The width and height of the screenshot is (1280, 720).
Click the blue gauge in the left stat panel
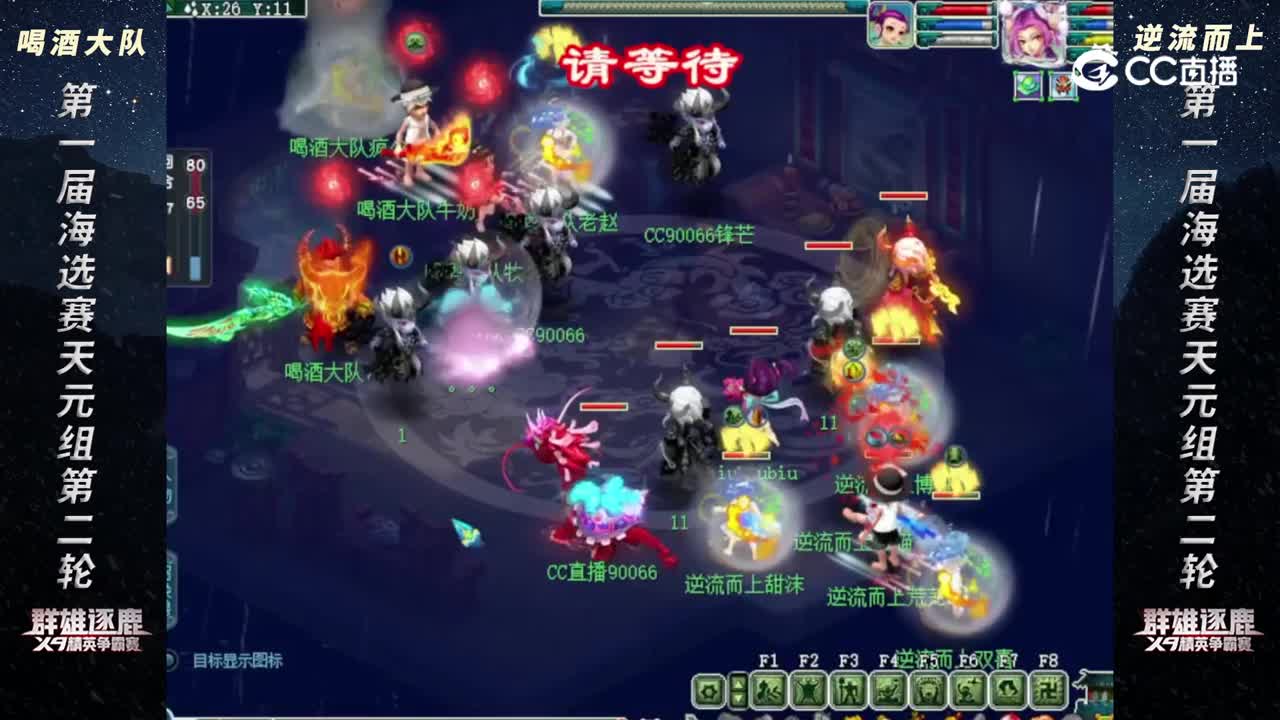196,267
